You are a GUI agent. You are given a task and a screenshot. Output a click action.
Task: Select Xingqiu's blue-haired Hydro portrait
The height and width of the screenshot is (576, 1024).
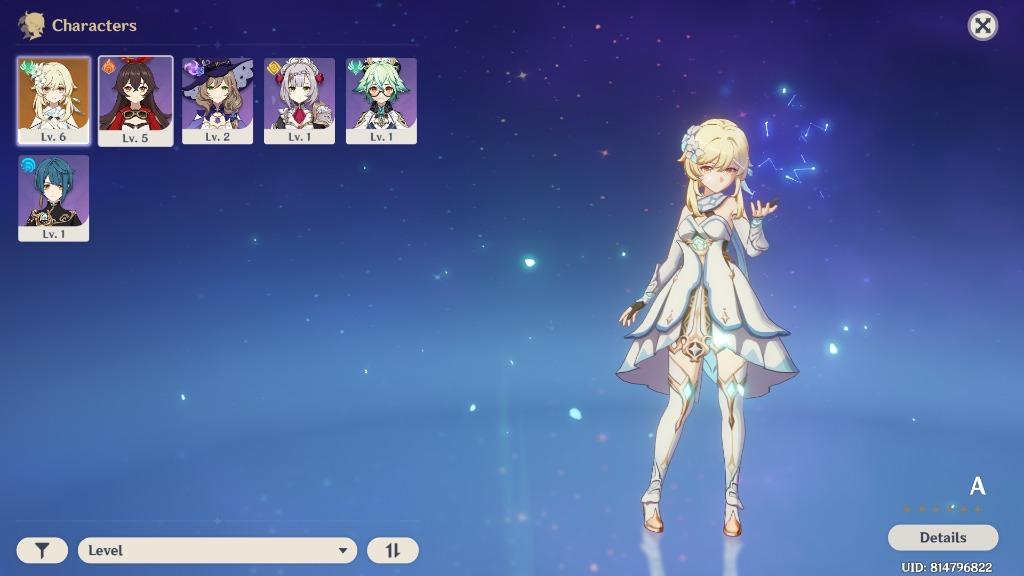(x=54, y=197)
